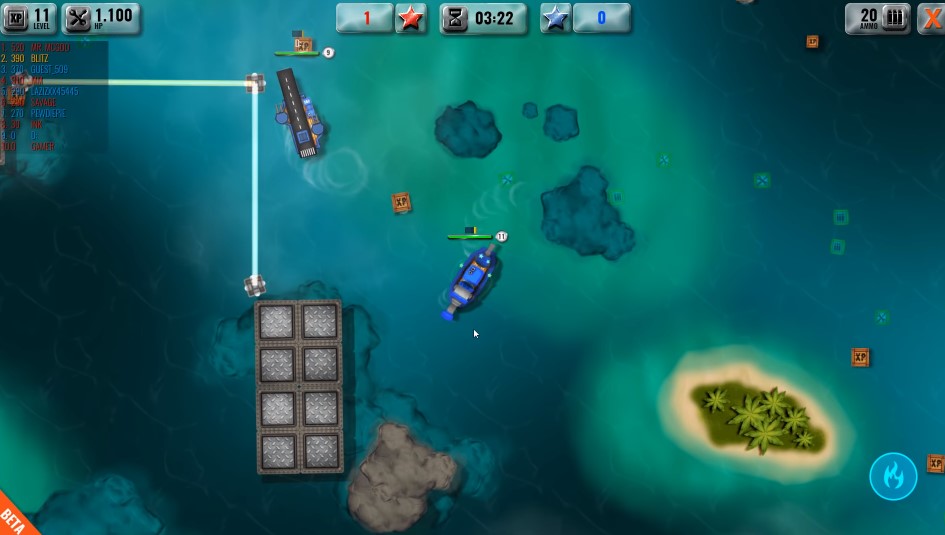Click the ammo bullets icon

point(896,18)
